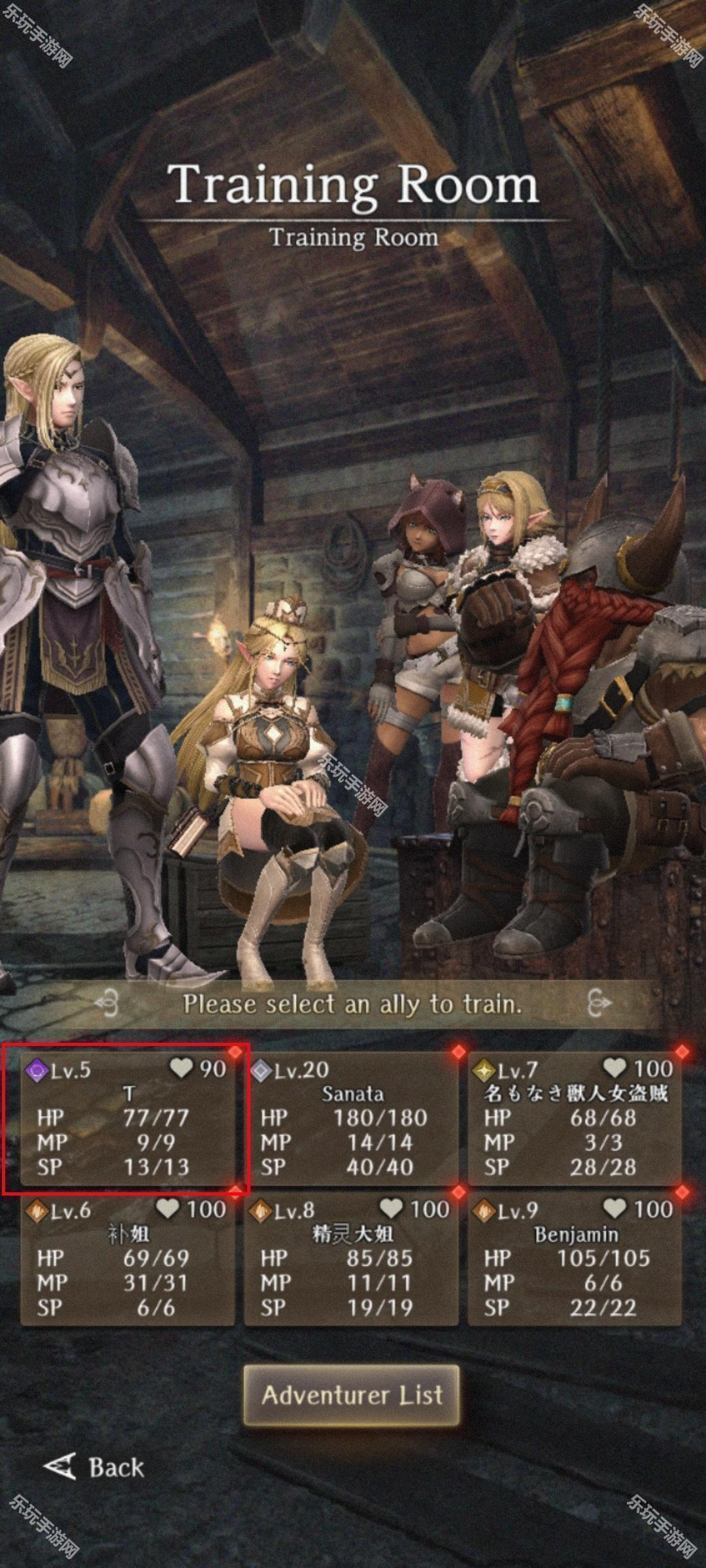Image resolution: width=706 pixels, height=1568 pixels.
Task: Choose Benjamin to train
Action: [x=575, y=1259]
